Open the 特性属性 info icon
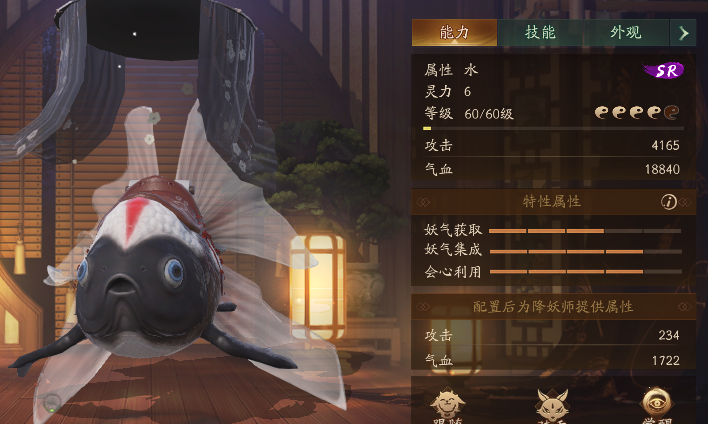Image resolution: width=708 pixels, height=424 pixels. (669, 202)
